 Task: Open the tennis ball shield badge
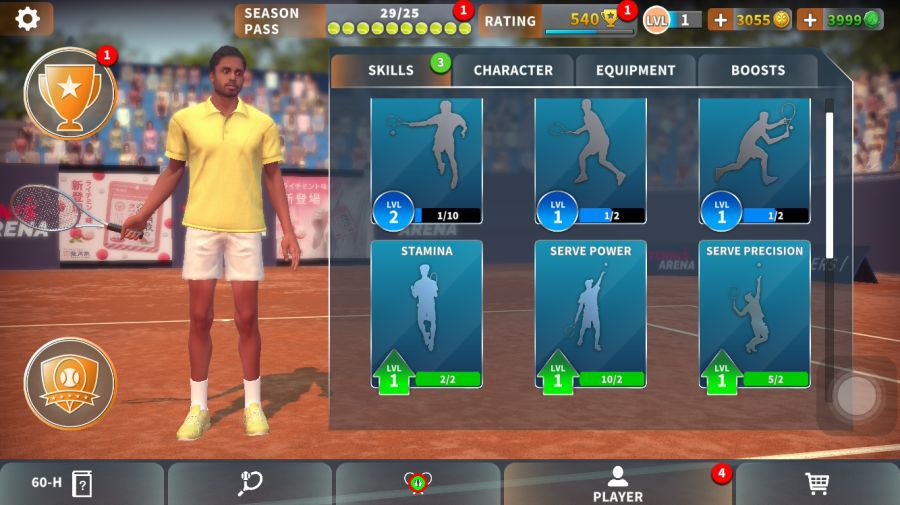[x=69, y=383]
